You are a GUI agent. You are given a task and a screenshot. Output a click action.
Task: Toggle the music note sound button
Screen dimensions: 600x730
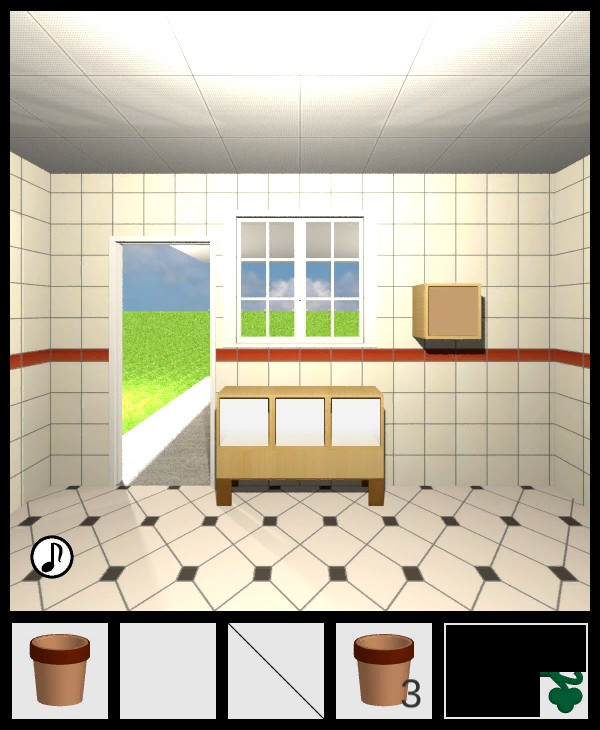pos(52,557)
